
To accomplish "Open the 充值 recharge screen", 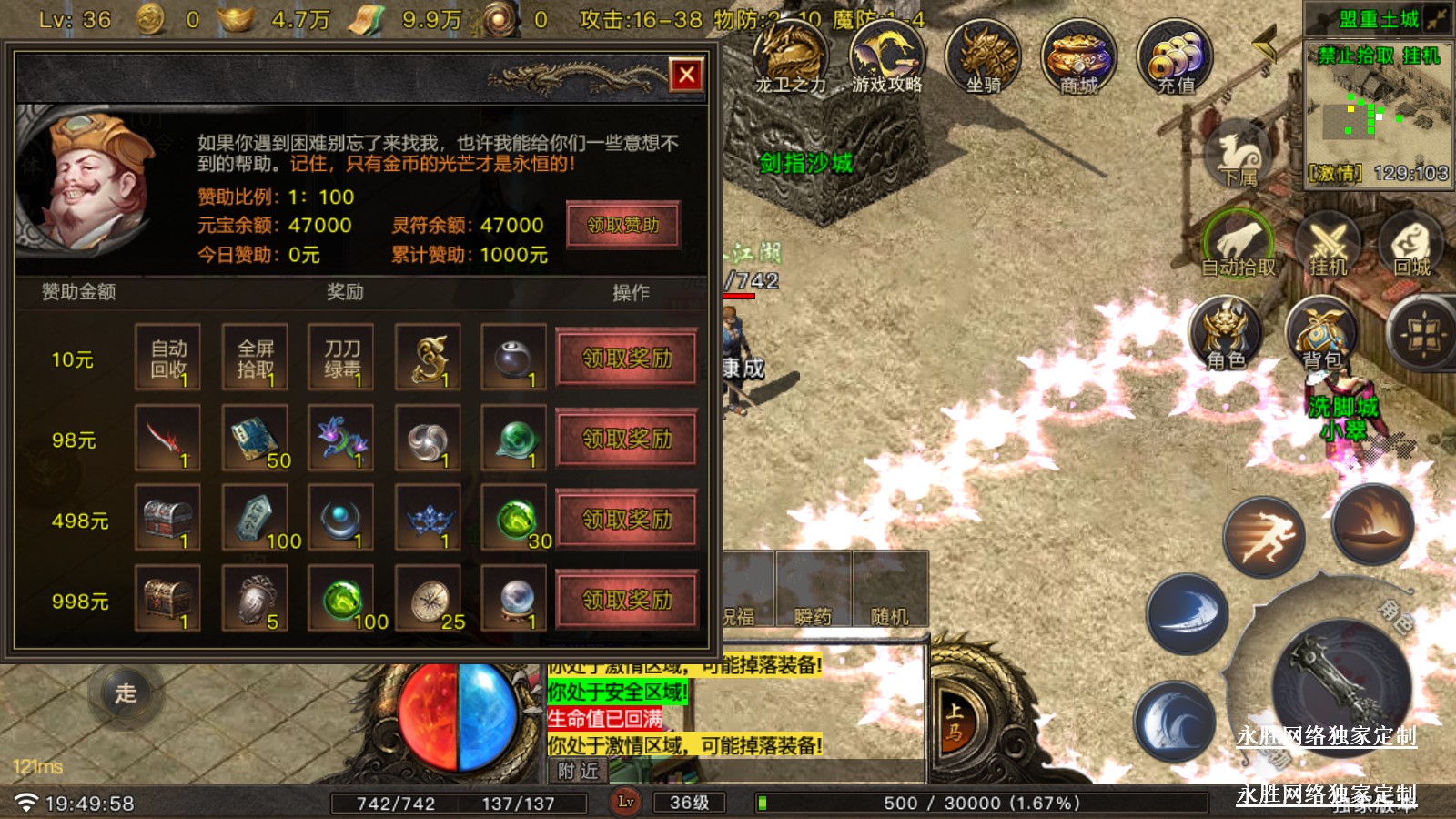I will 1176,56.
